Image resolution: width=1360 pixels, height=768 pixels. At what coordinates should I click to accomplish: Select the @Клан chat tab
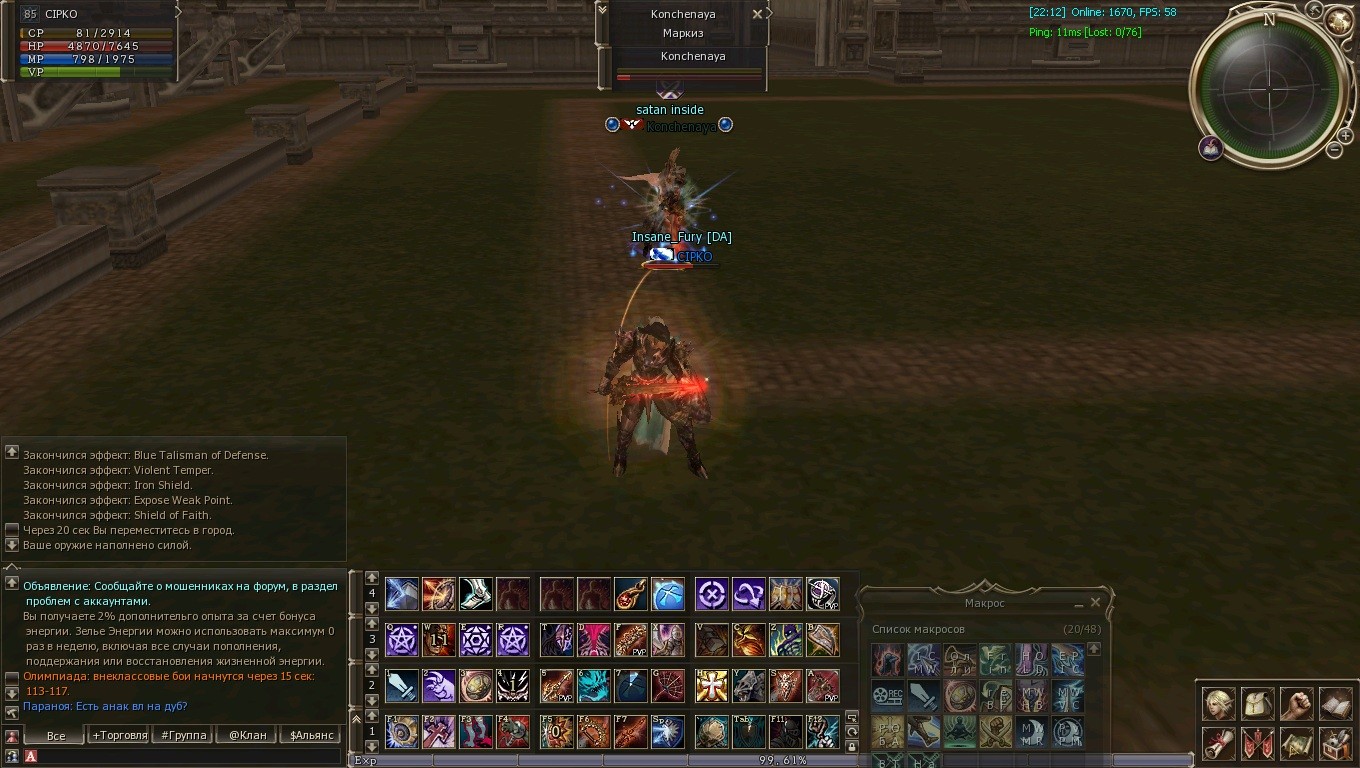pos(247,735)
